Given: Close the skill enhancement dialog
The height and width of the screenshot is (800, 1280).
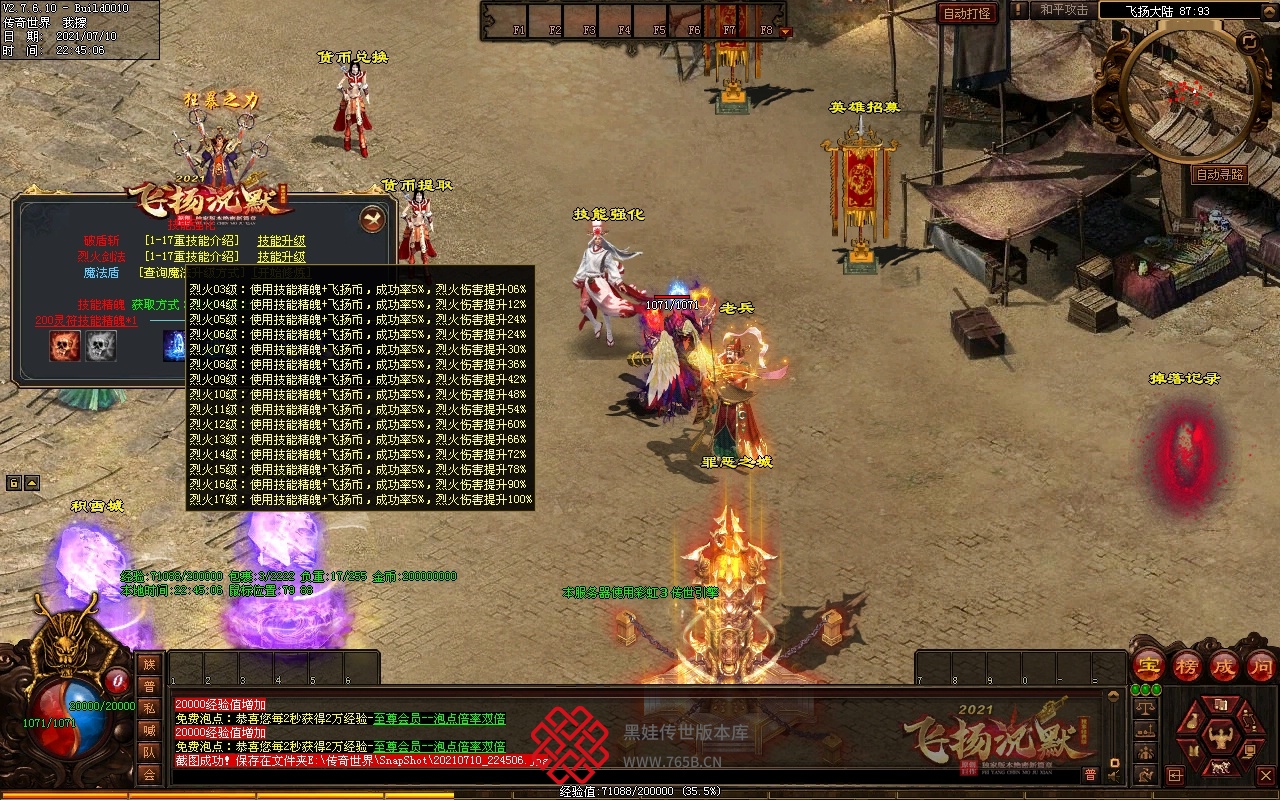Looking at the screenshot, I should (372, 218).
